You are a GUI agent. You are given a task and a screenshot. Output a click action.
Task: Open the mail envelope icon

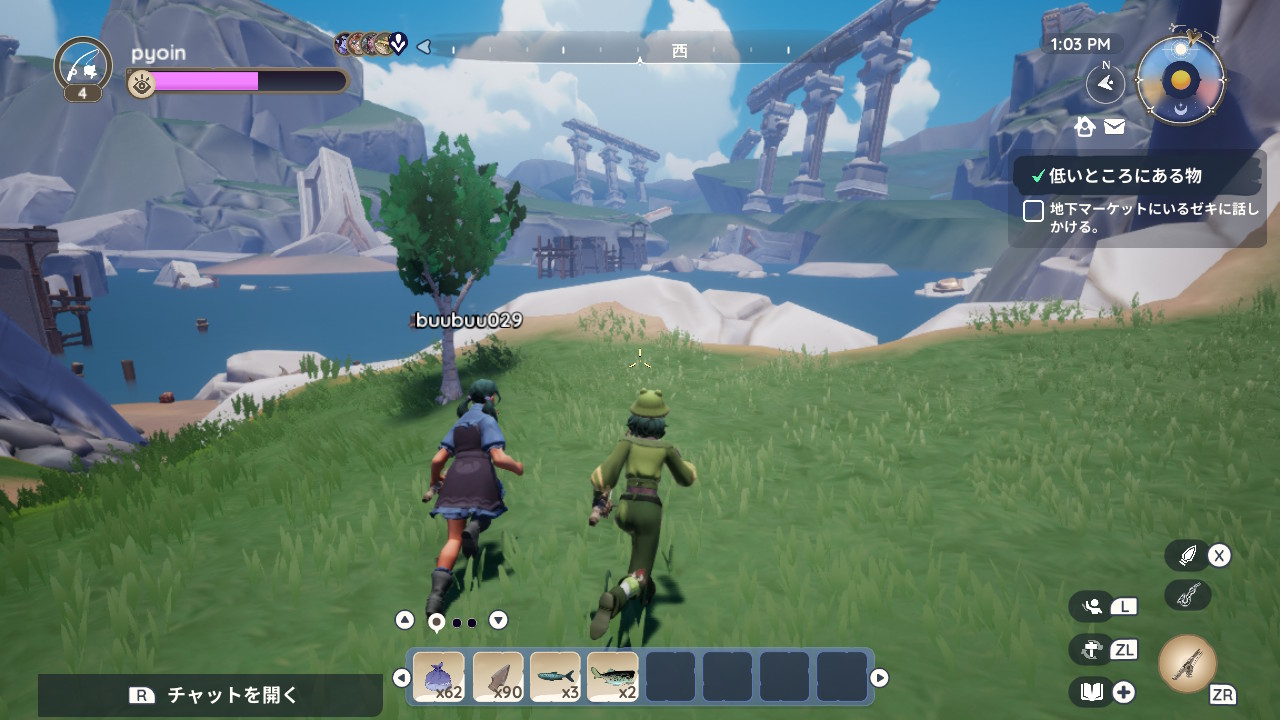pyautogui.click(x=1114, y=126)
